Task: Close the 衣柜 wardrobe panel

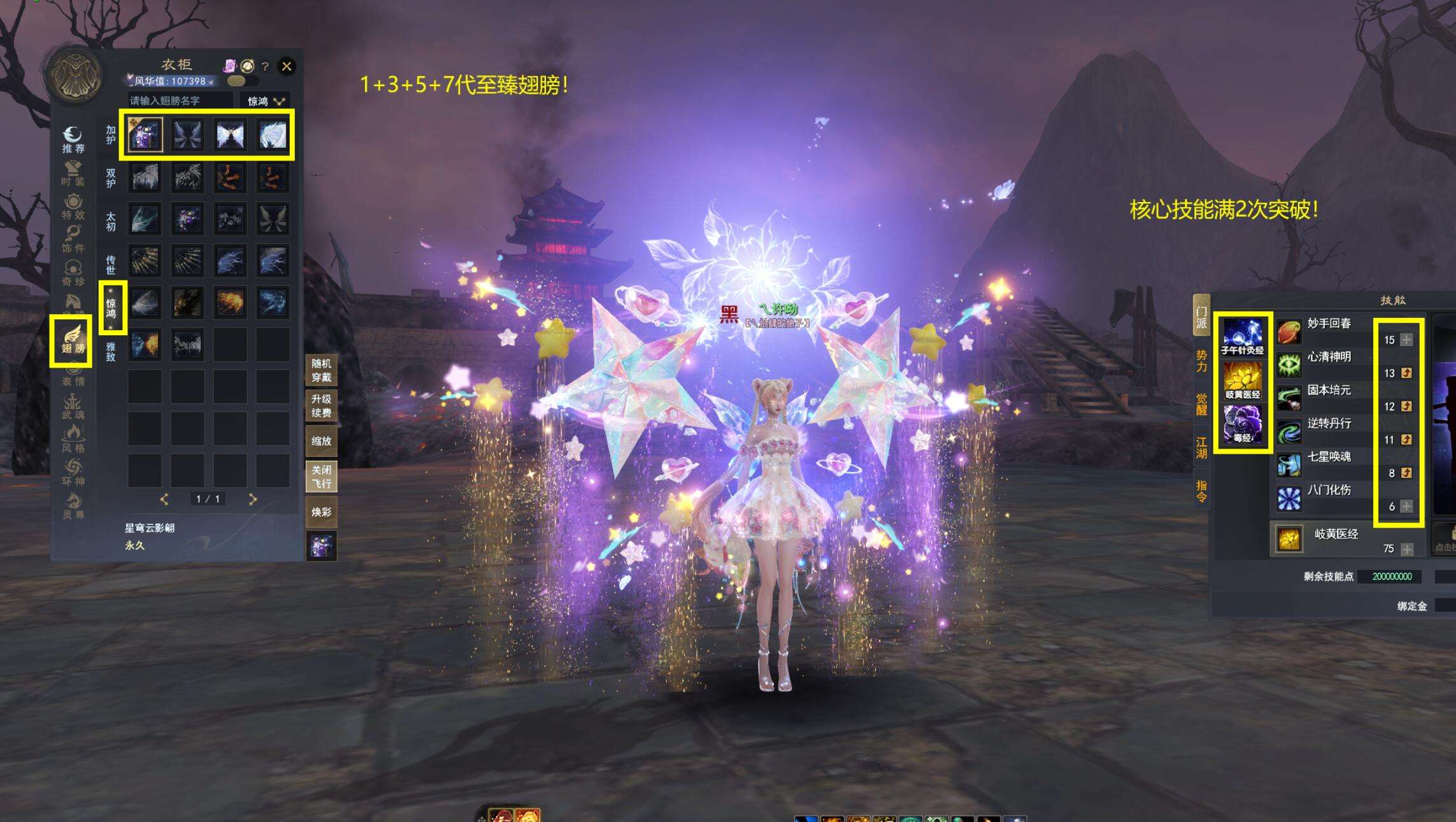Action: pos(287,66)
